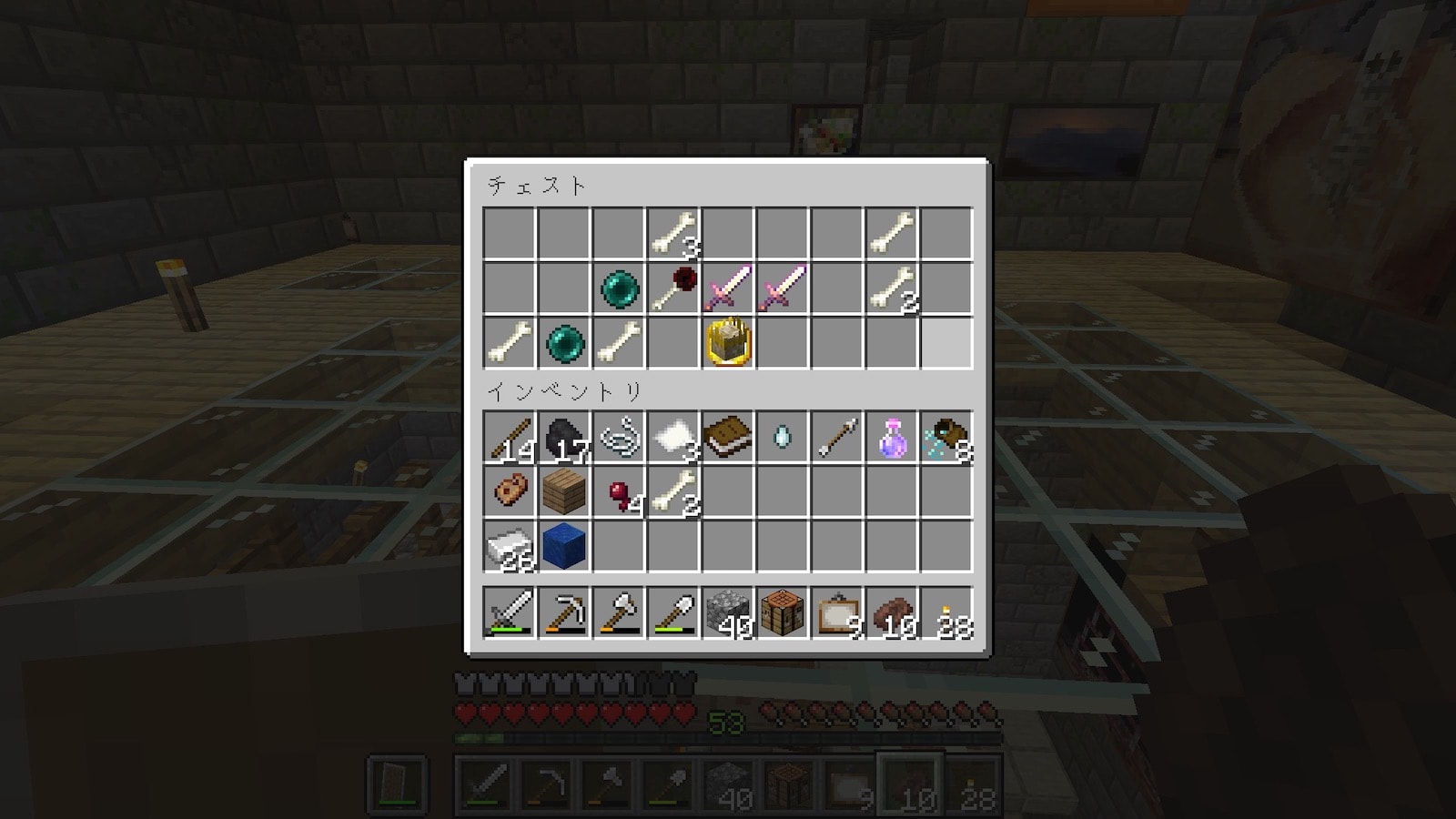Take the golden cage item from the chest
The width and height of the screenshot is (1456, 819).
pos(728,343)
